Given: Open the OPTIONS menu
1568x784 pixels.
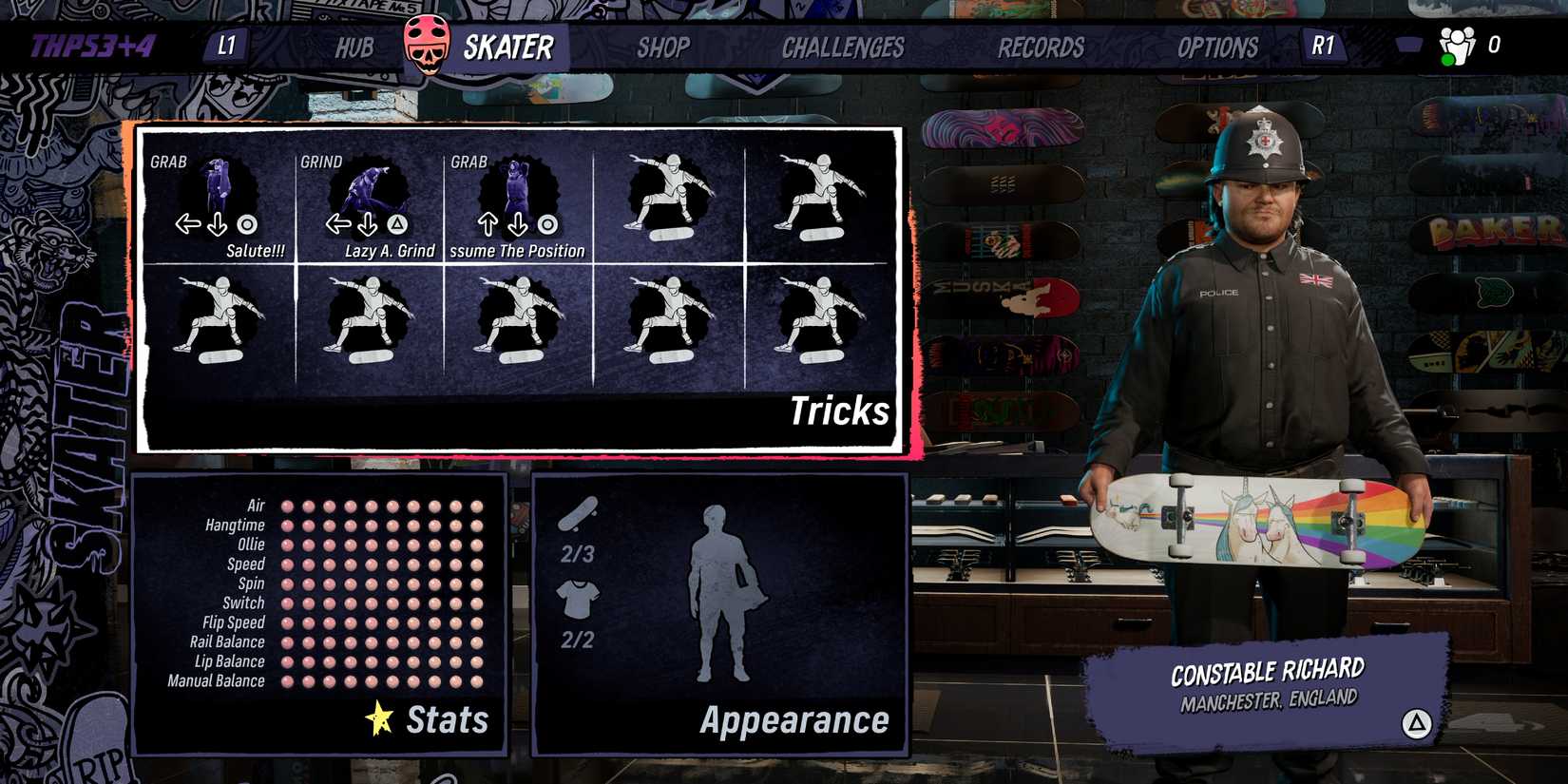Looking at the screenshot, I should (x=1217, y=46).
